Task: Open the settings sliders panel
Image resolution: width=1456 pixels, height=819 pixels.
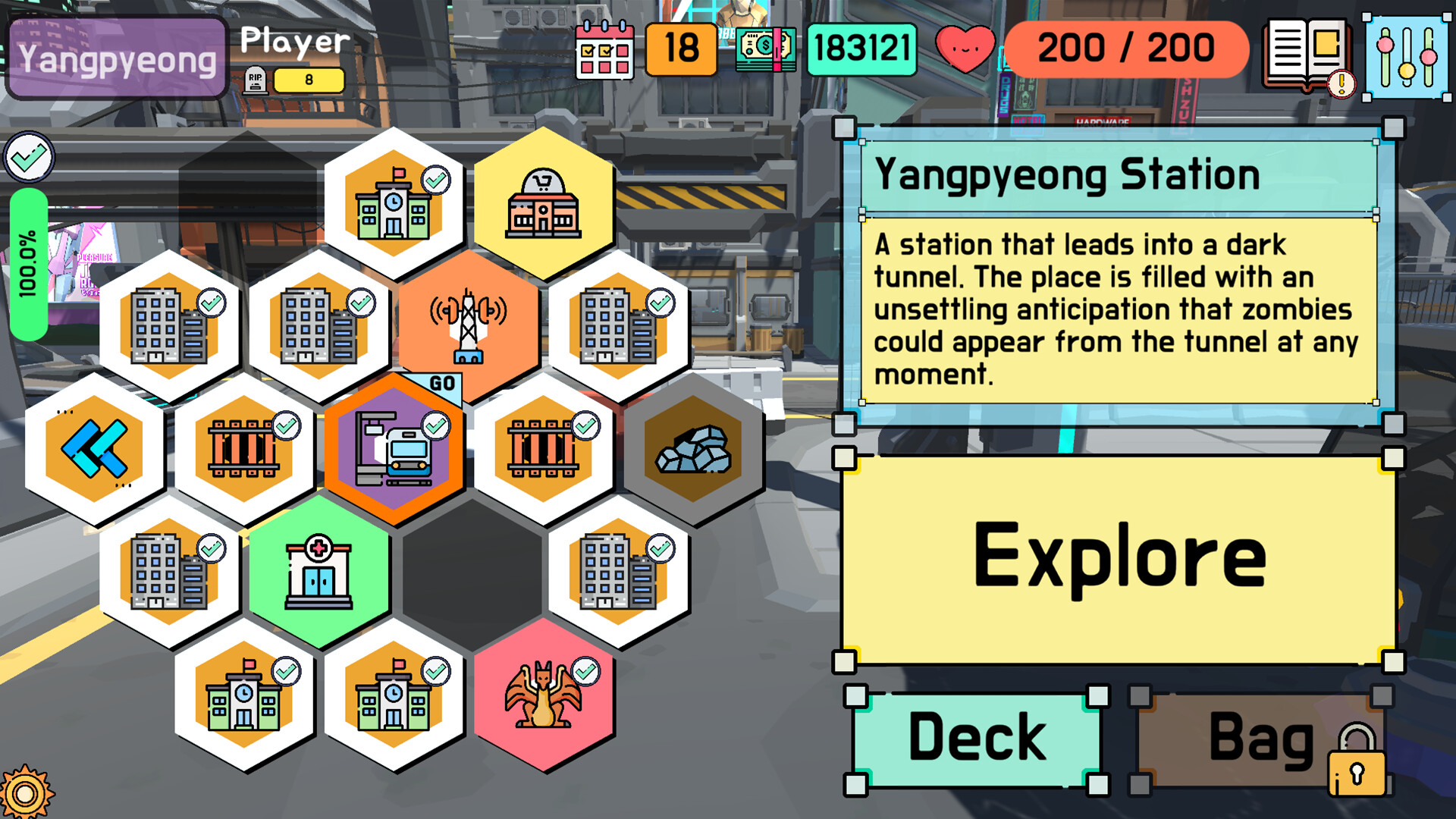Action: (1407, 53)
